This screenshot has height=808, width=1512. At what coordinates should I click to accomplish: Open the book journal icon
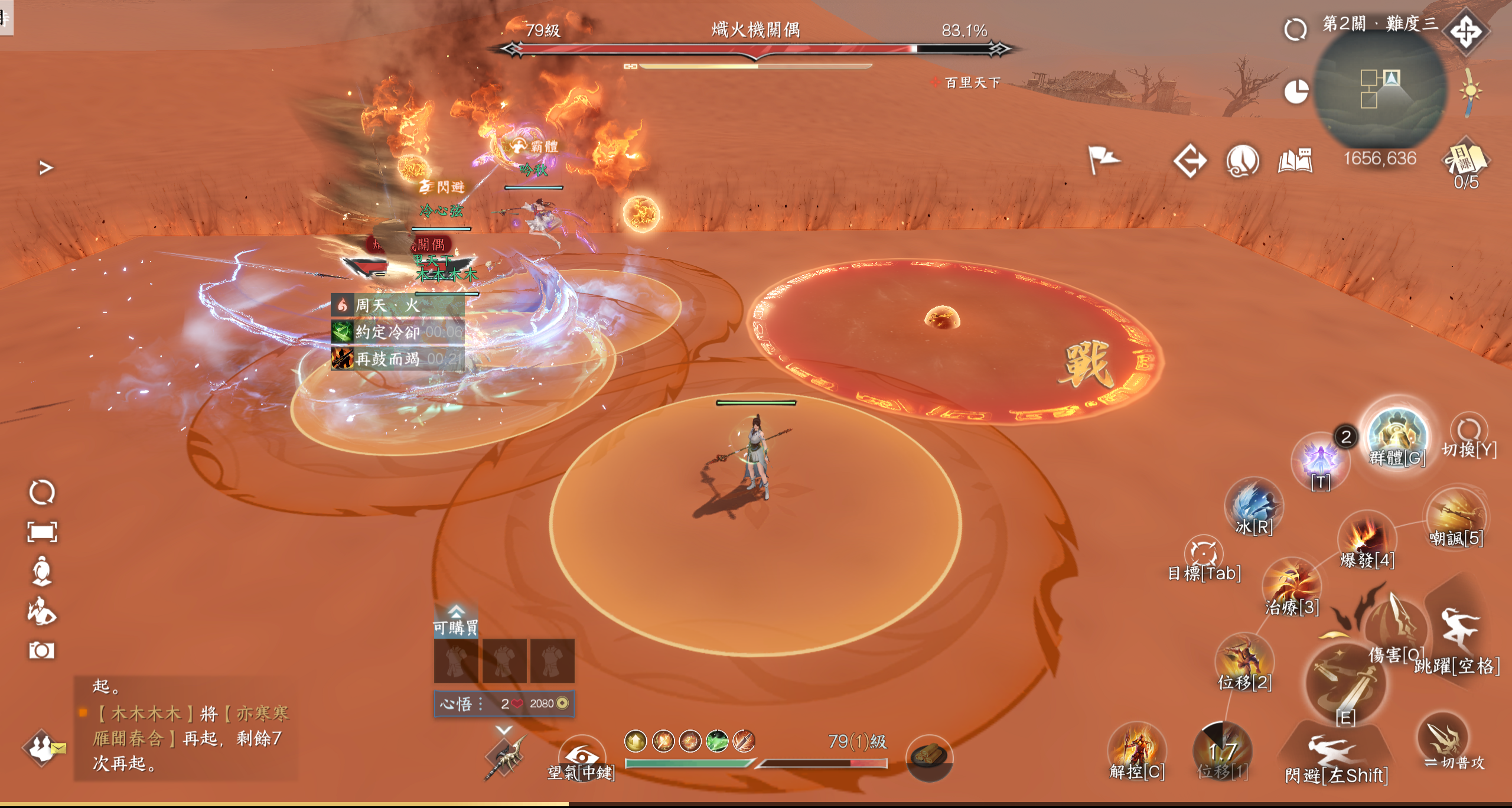pos(1295,161)
